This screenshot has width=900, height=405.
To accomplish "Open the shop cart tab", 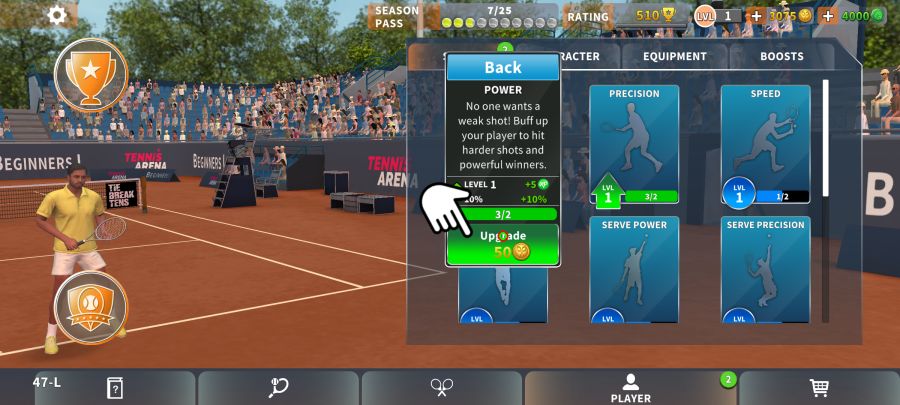I will click(818, 388).
